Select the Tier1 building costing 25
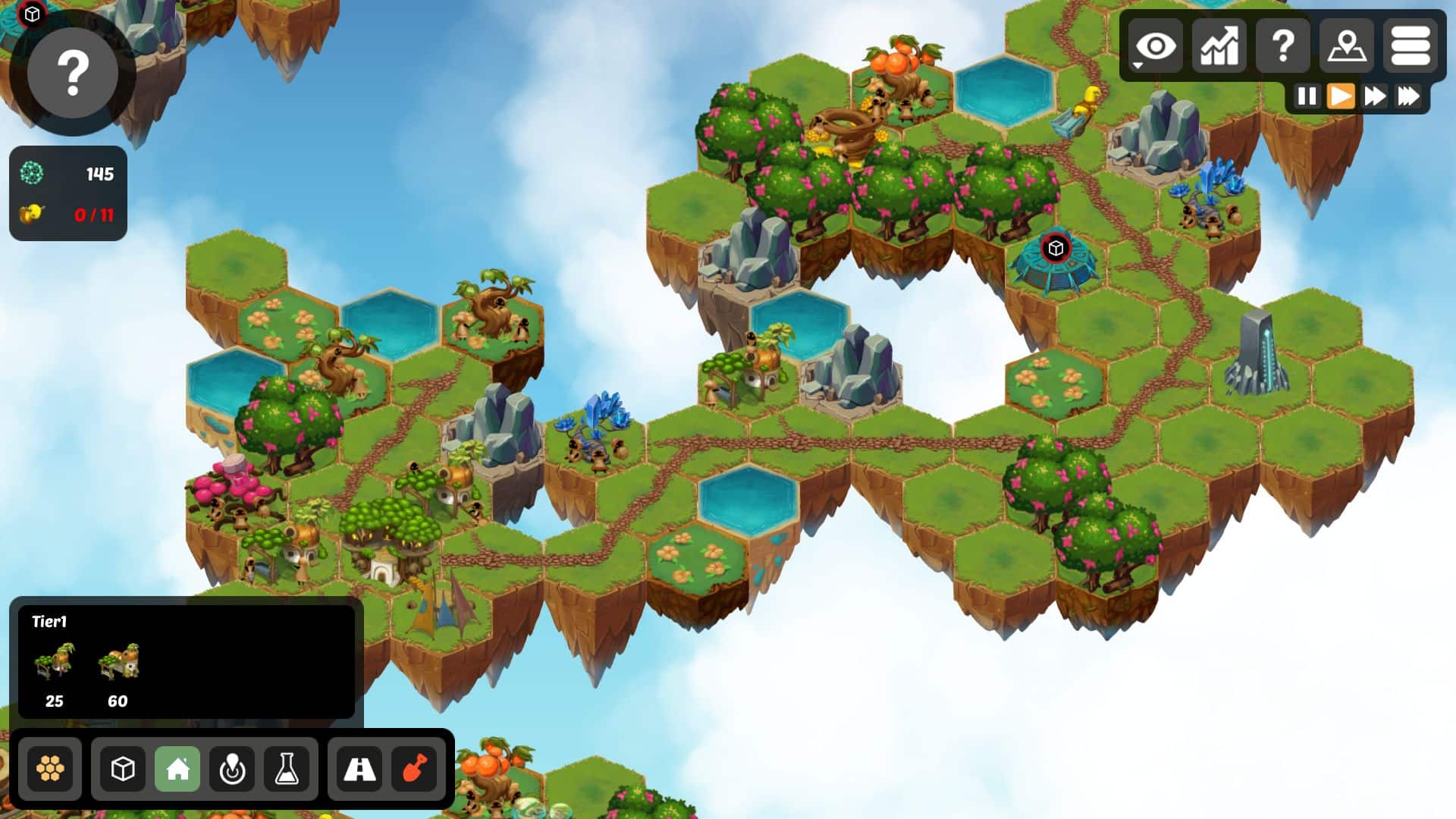Image resolution: width=1456 pixels, height=819 pixels. point(55,662)
